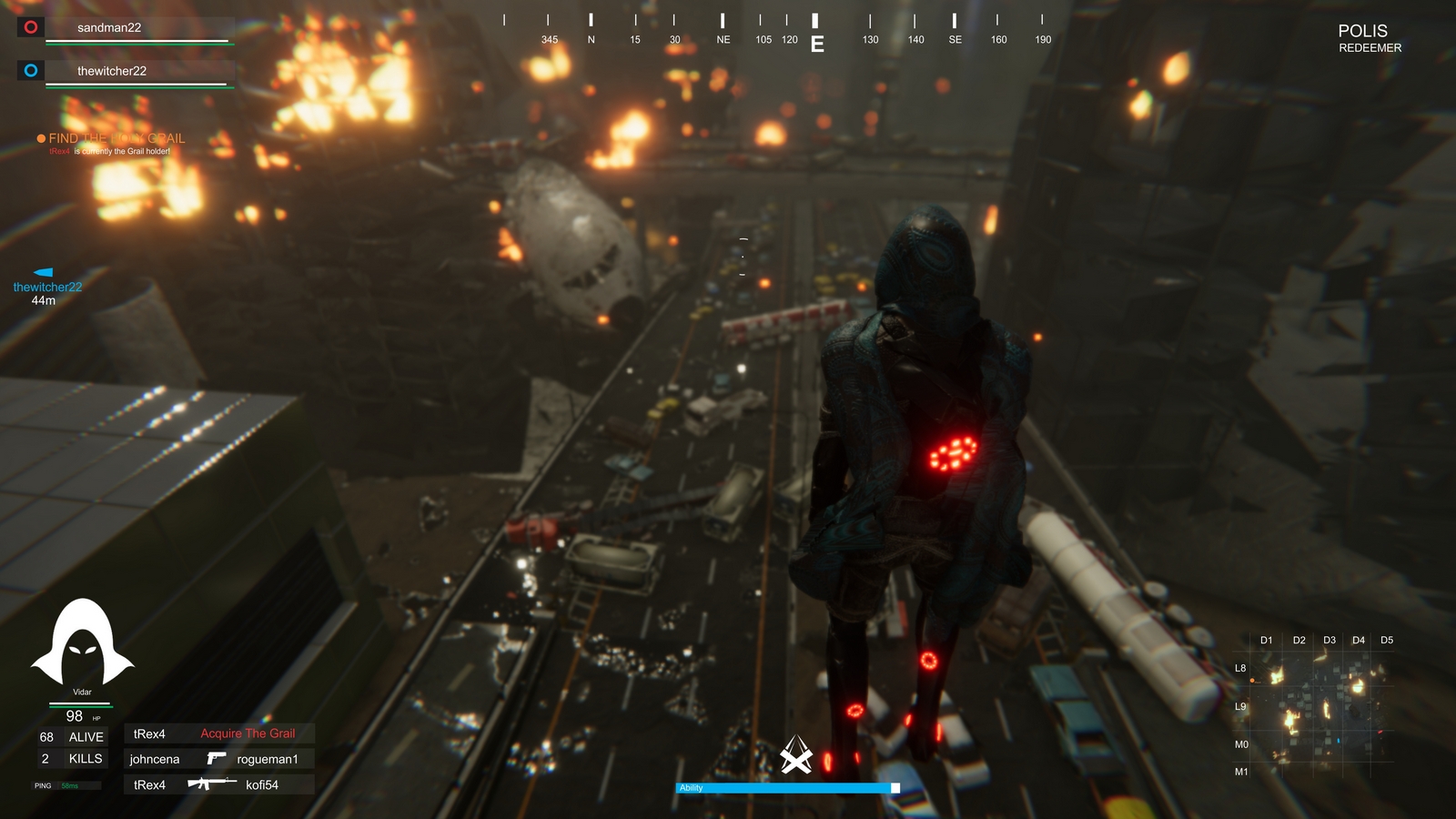Click the D3 grid label on the minimap
Screen dimensions: 1456x819
1328,640
